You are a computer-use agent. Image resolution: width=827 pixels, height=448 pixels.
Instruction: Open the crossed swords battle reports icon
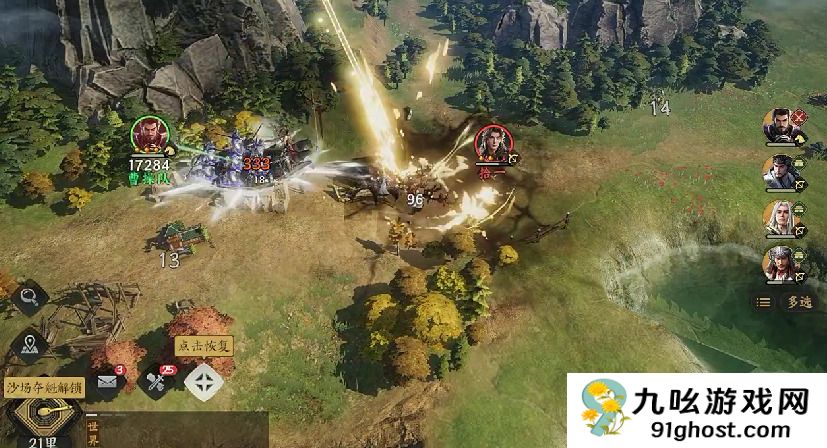click(x=156, y=381)
